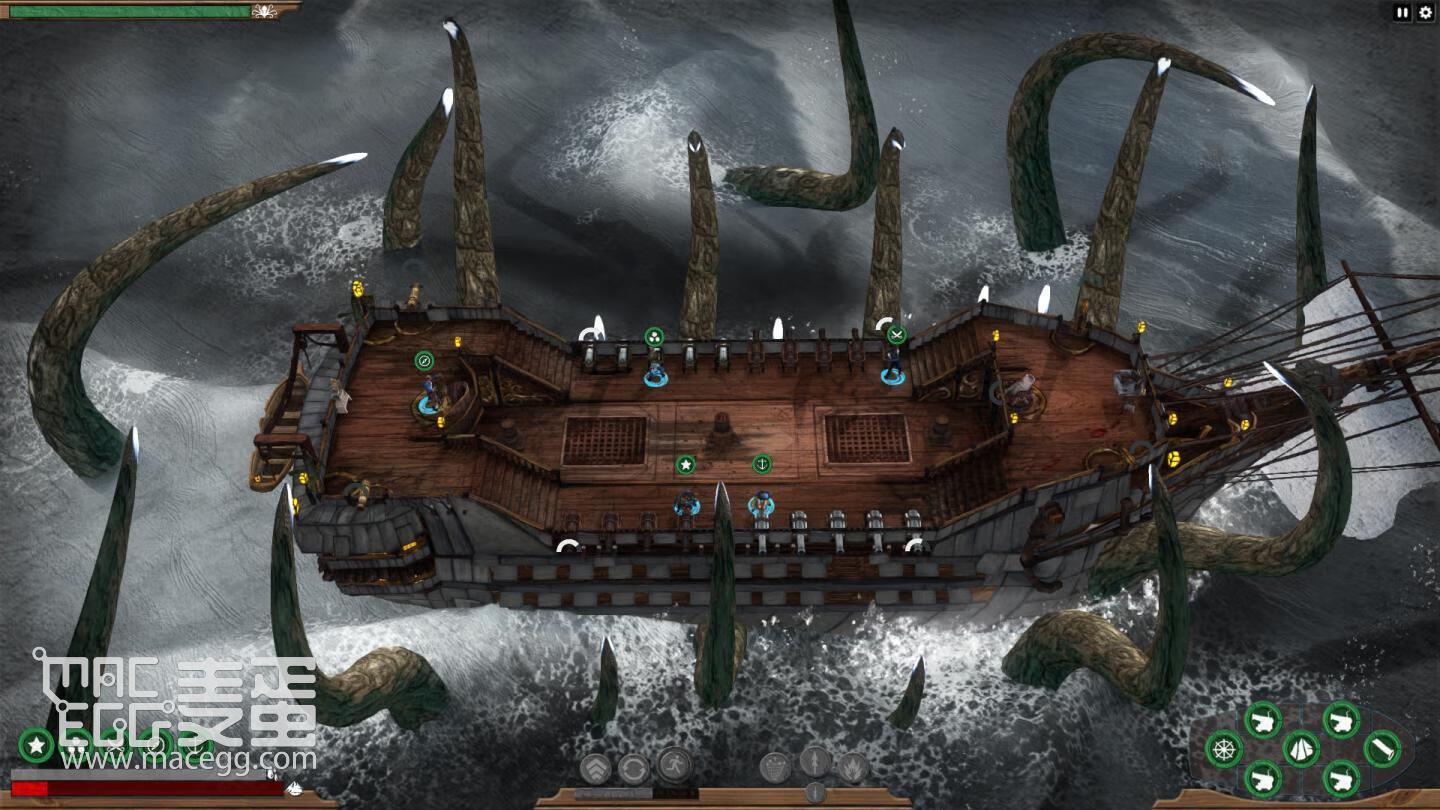Choose the grapeshot basket ammo icon
Image resolution: width=1440 pixels, height=810 pixels.
(x=775, y=768)
